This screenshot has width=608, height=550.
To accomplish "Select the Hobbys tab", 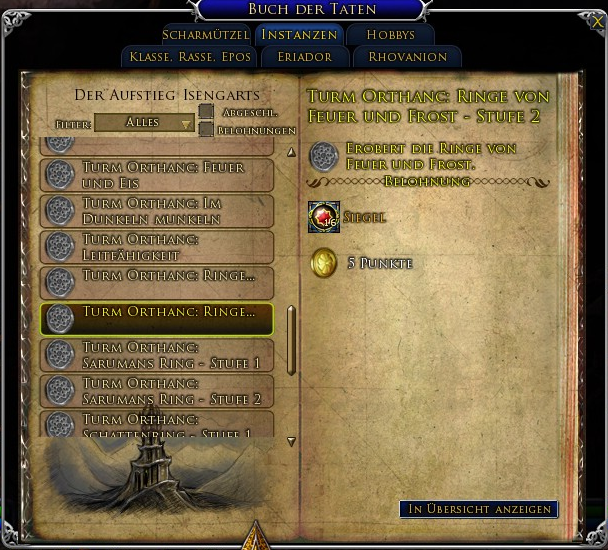I will (x=390, y=35).
